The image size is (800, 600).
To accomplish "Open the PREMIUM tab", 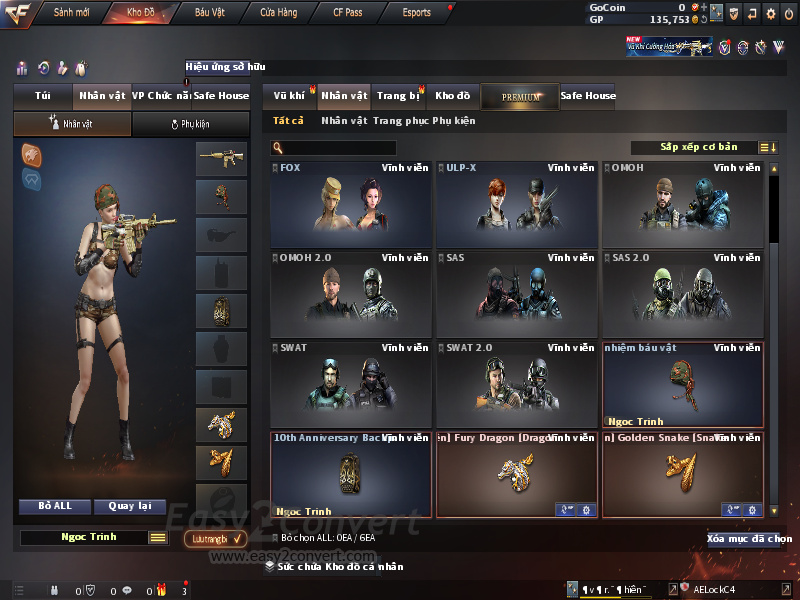I will tap(520, 97).
